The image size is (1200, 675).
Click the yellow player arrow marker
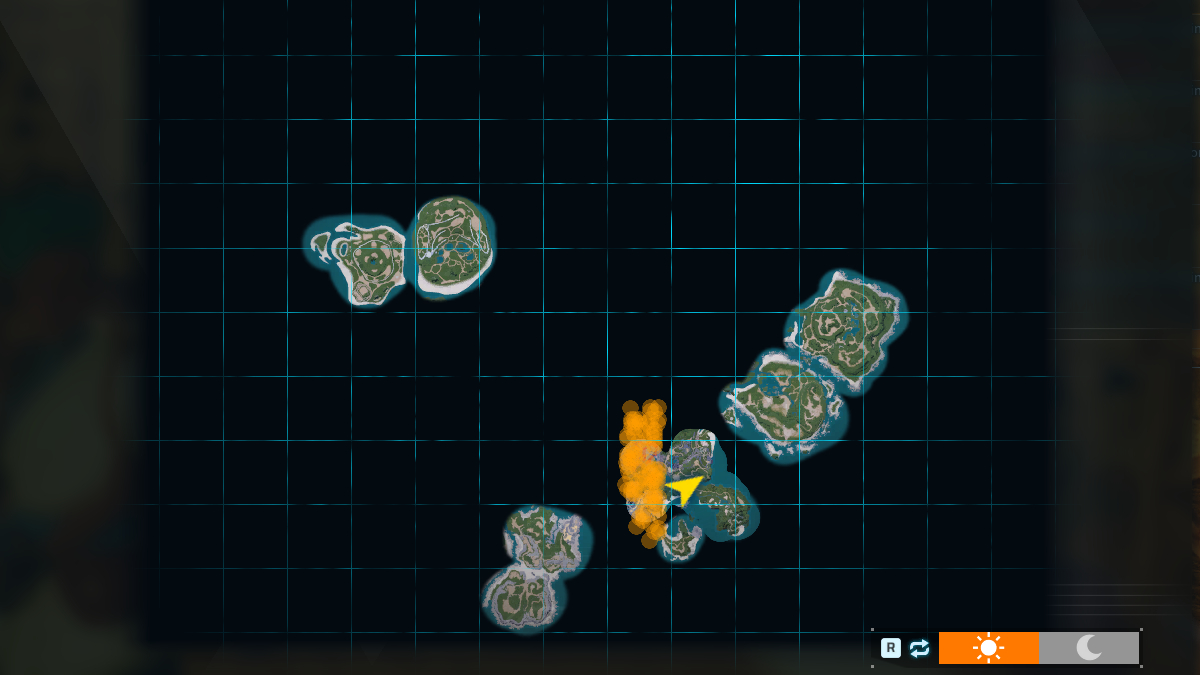click(x=685, y=489)
